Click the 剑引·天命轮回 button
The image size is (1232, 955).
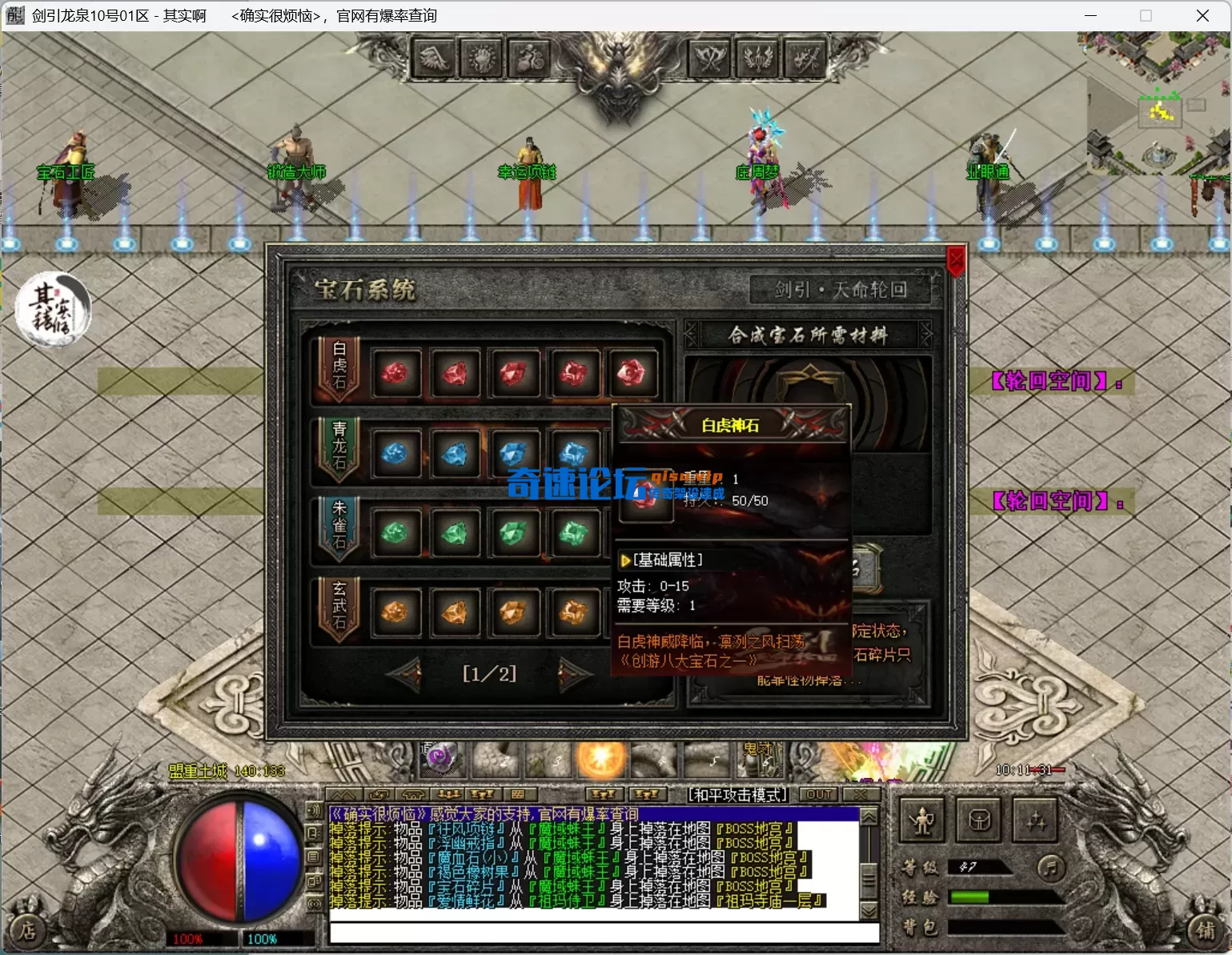tap(839, 290)
